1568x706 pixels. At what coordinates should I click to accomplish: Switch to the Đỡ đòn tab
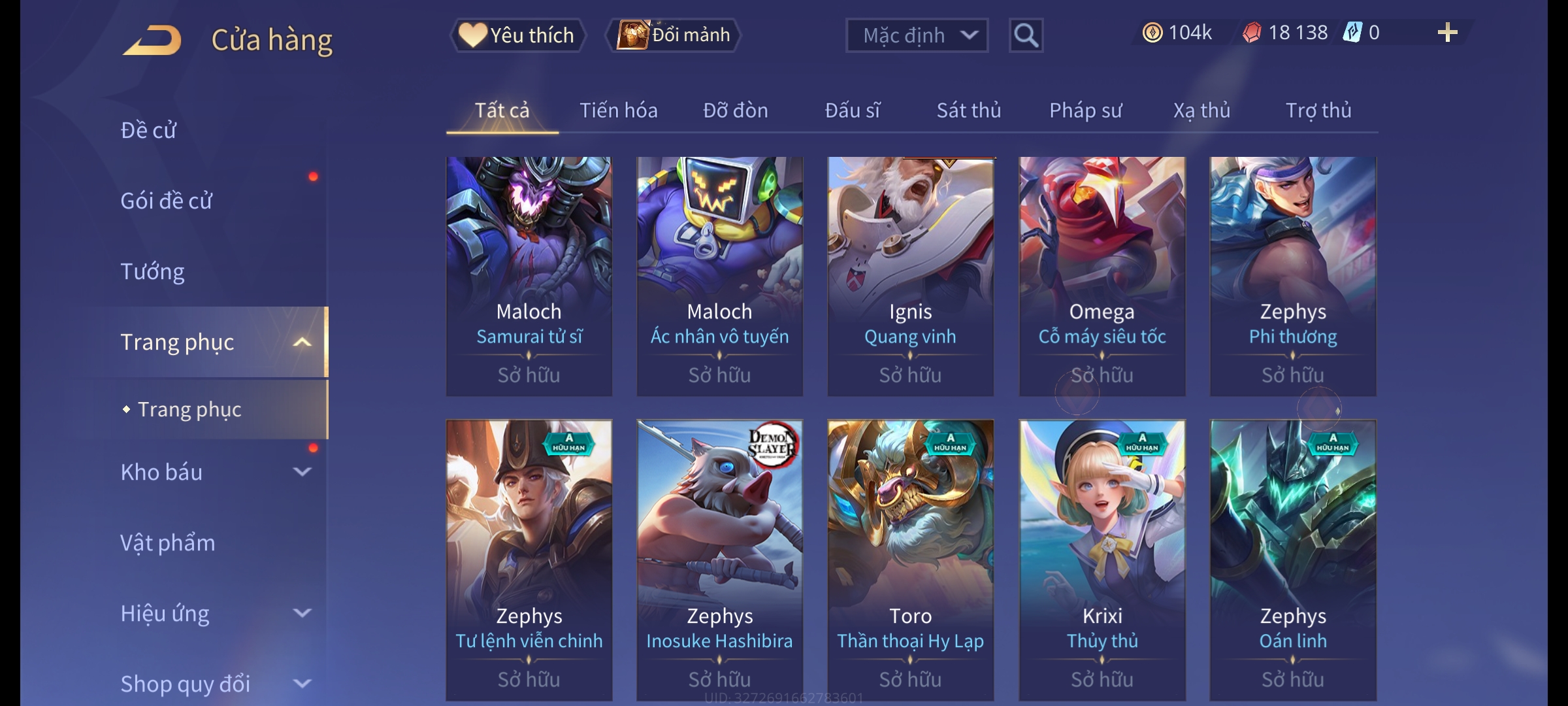tap(735, 110)
